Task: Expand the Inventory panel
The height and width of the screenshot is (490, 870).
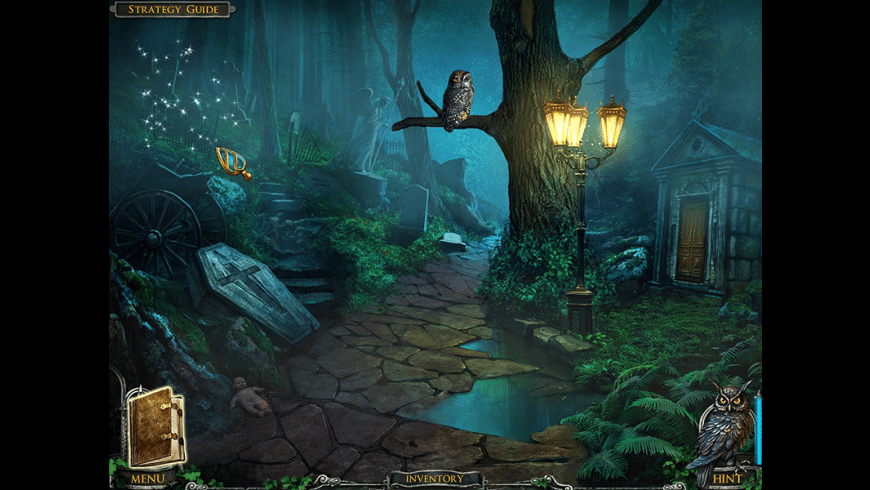Action: (x=434, y=479)
